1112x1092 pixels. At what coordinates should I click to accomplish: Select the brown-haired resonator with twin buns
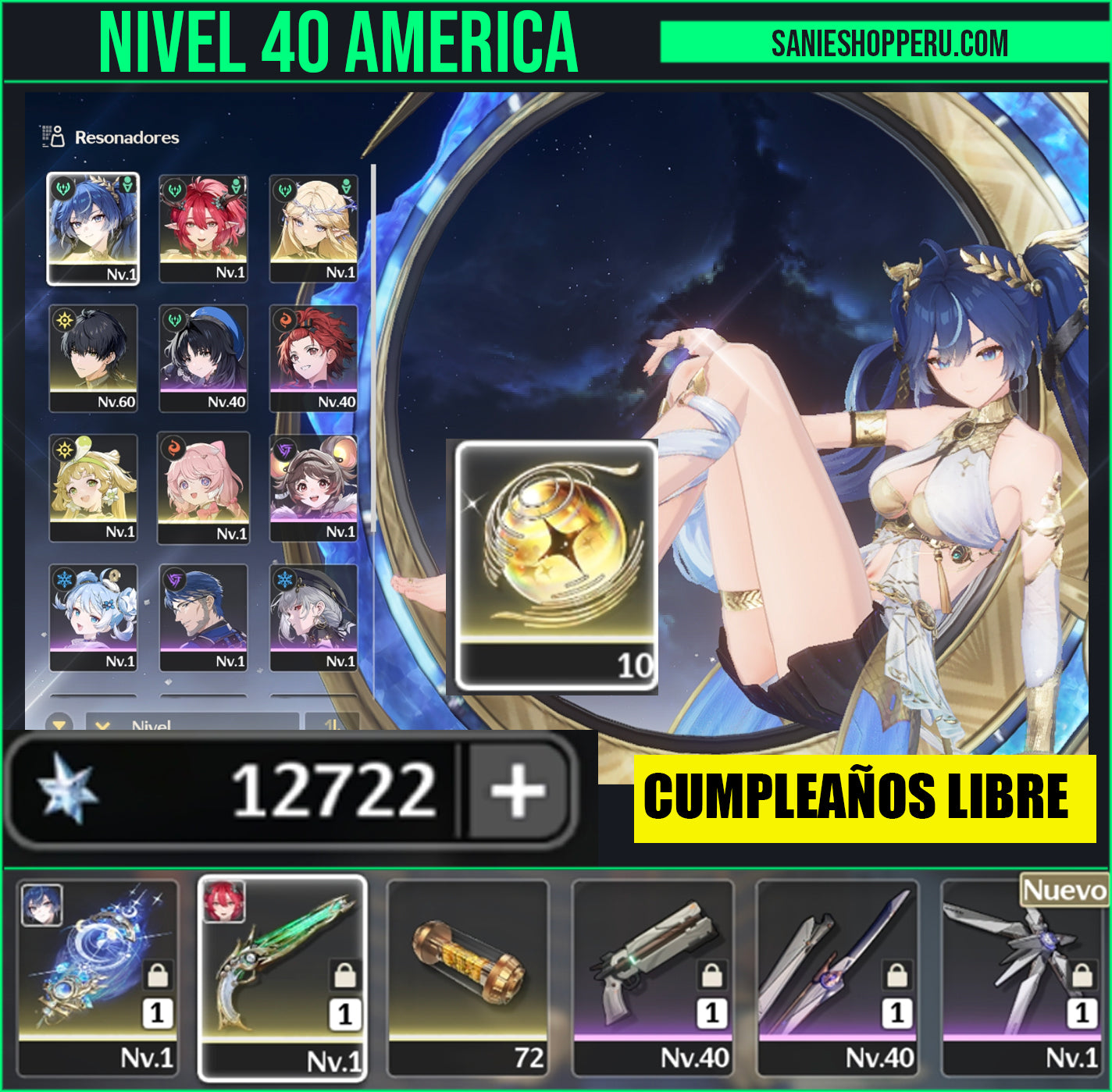click(x=313, y=488)
